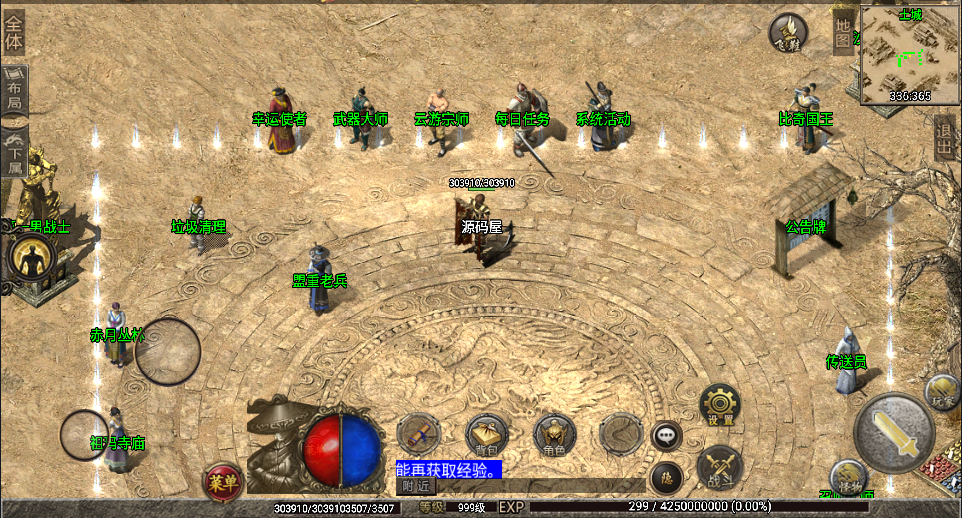Click the 退出 exit button
This screenshot has width=962, height=518.
(944, 138)
